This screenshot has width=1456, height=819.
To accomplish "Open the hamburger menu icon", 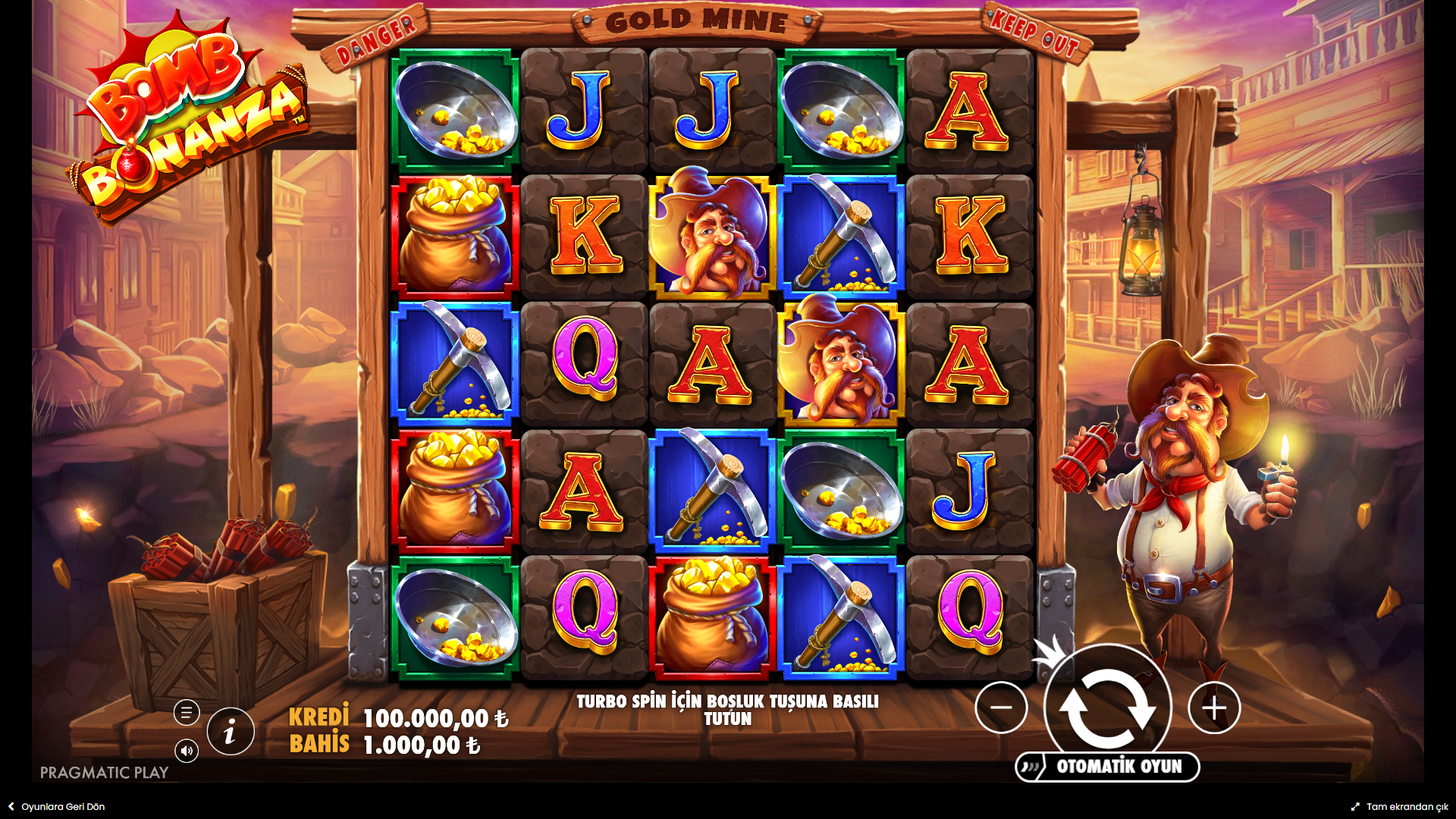I will (187, 713).
